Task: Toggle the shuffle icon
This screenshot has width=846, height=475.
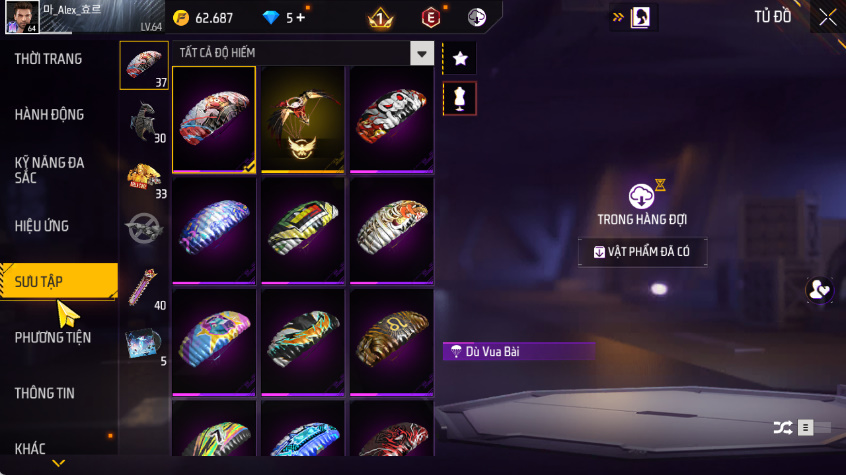Action: [782, 428]
